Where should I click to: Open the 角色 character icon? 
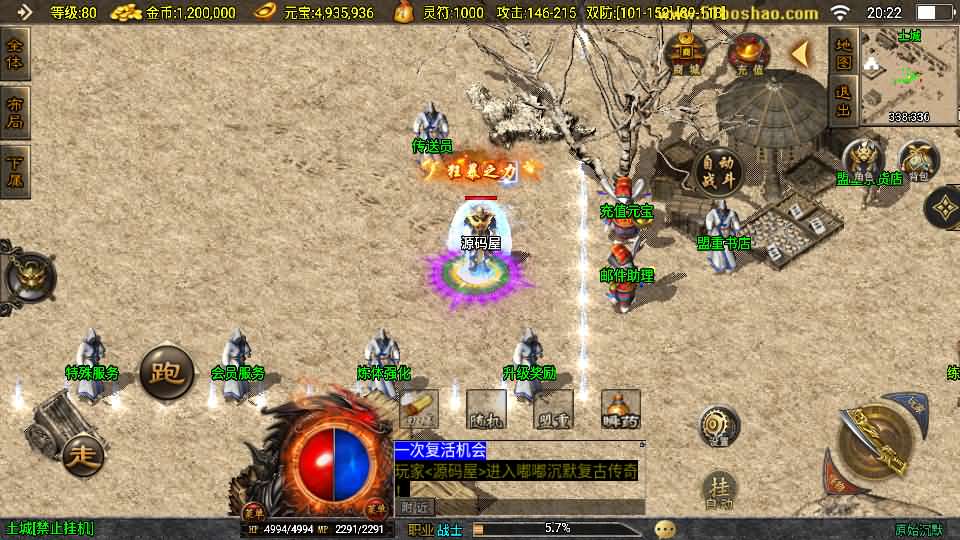[862, 162]
